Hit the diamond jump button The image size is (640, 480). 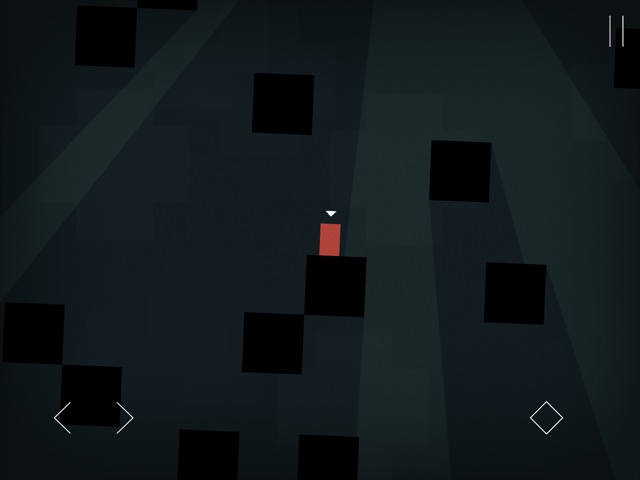[546, 418]
